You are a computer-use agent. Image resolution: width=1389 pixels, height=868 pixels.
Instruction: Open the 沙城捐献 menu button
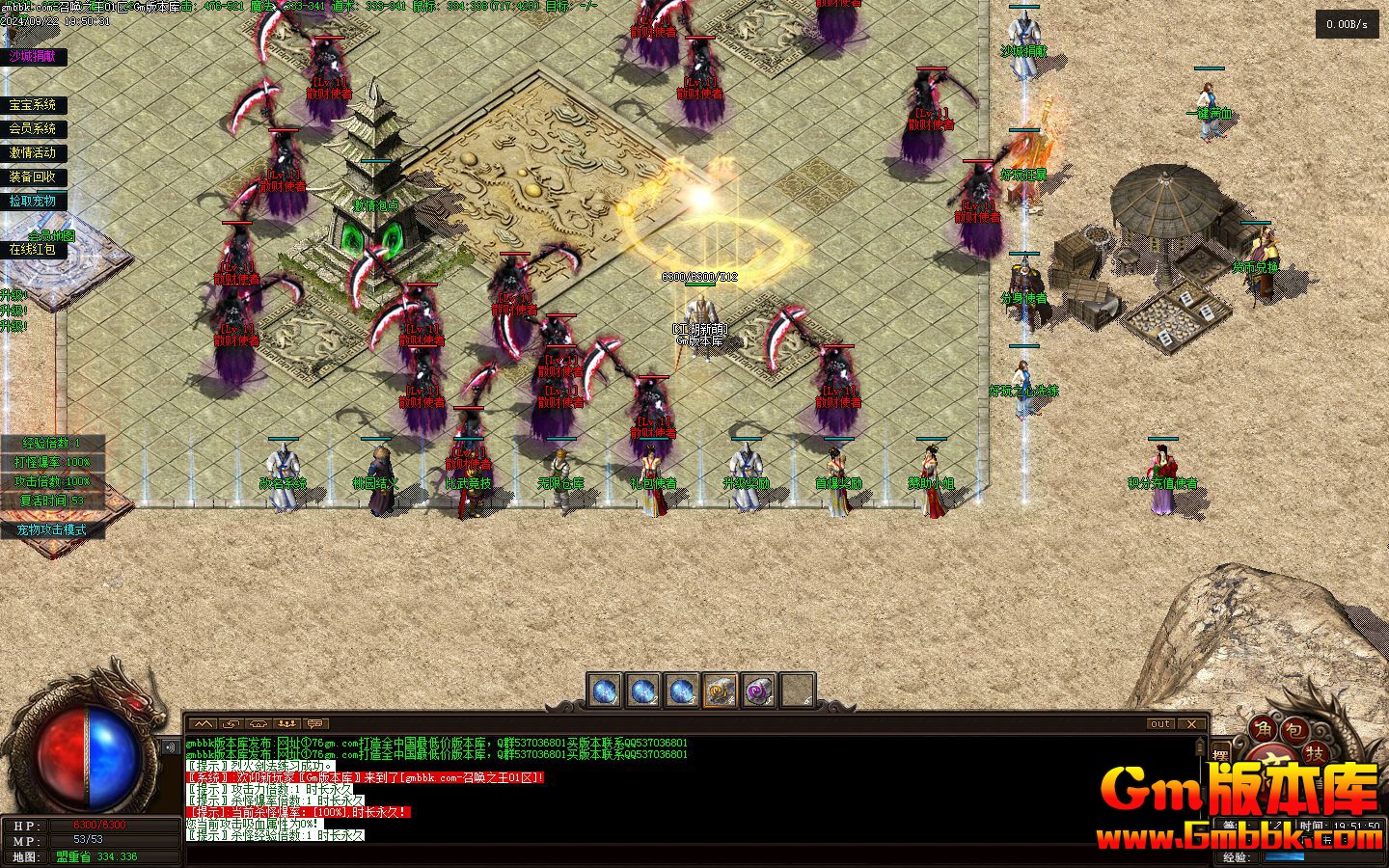pyautogui.click(x=33, y=57)
